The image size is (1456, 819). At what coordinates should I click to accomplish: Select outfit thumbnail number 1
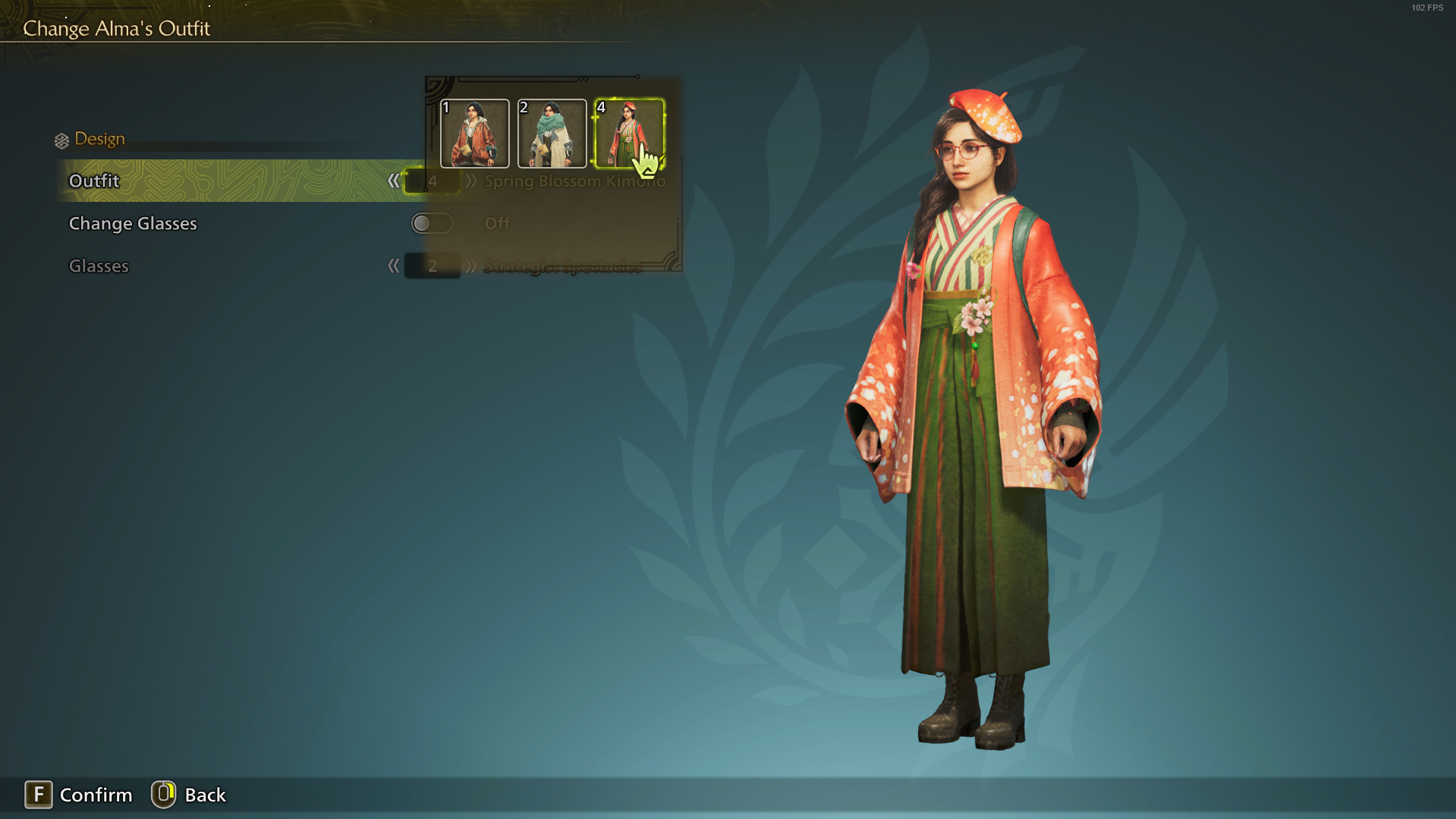[x=475, y=134]
